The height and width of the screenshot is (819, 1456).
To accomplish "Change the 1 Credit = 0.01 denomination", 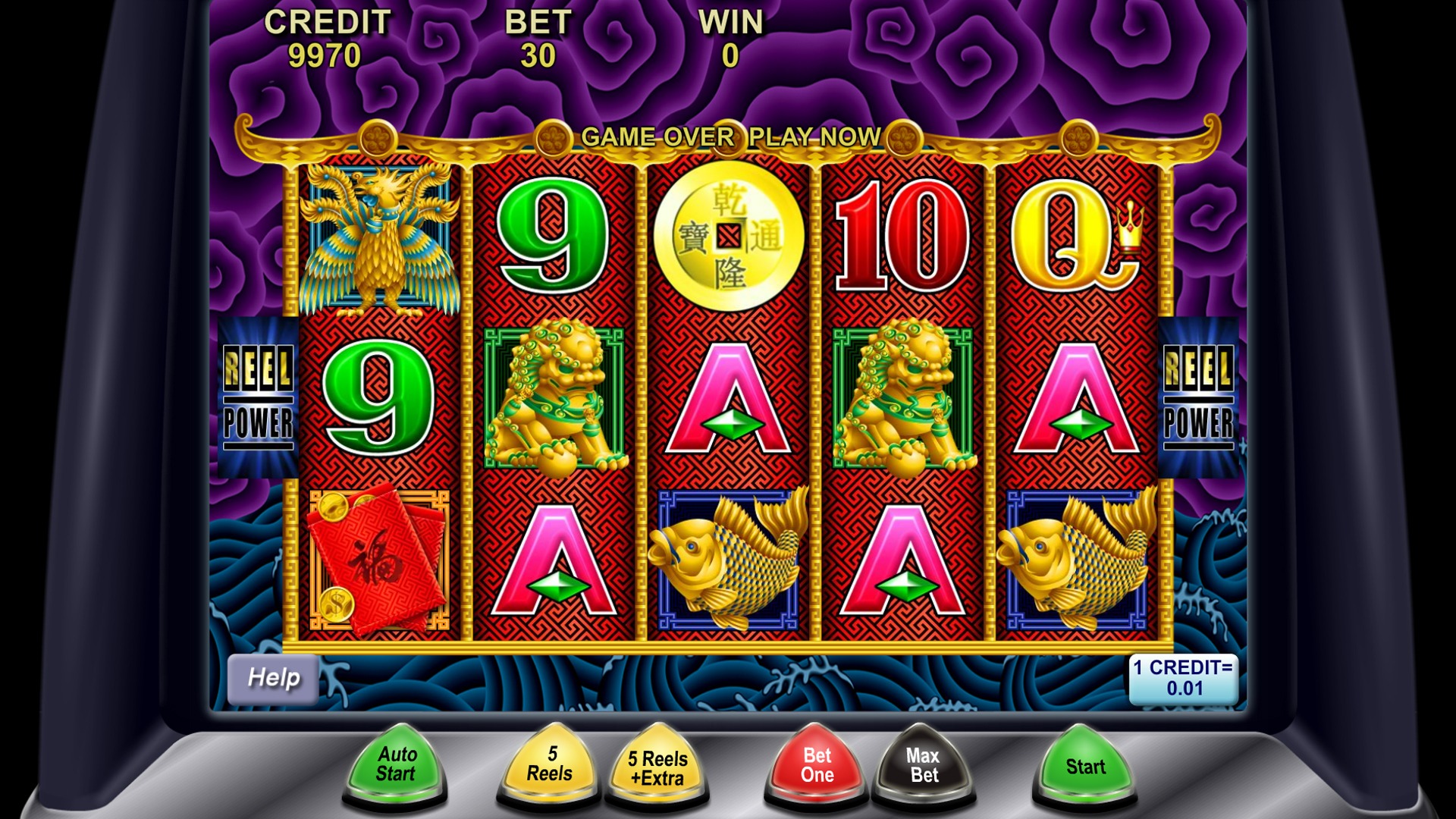I will pyautogui.click(x=1183, y=678).
